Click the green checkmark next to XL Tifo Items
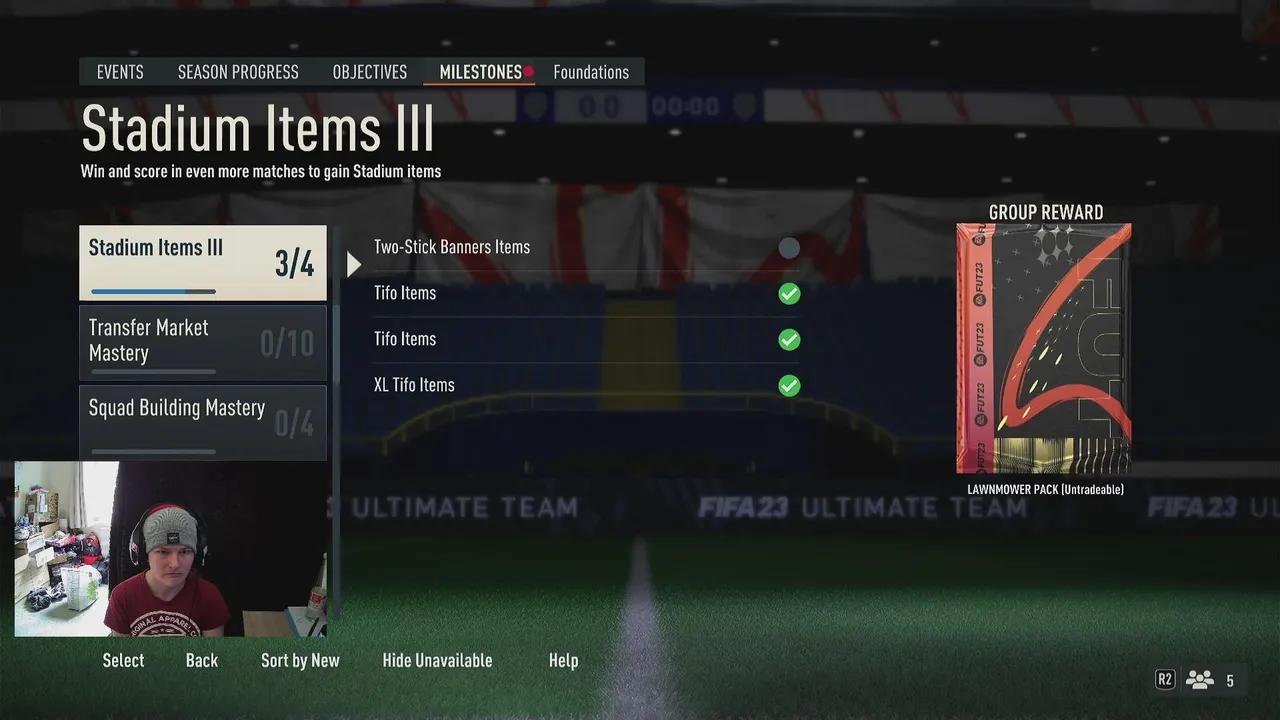1280x720 pixels. tap(789, 385)
